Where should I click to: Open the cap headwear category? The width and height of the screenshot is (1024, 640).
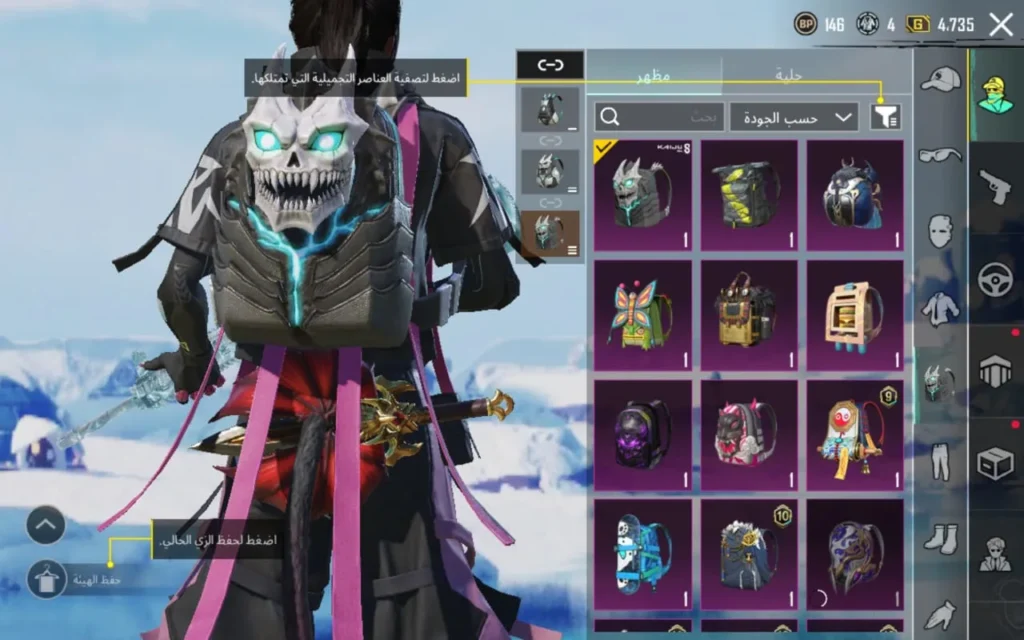click(x=940, y=80)
